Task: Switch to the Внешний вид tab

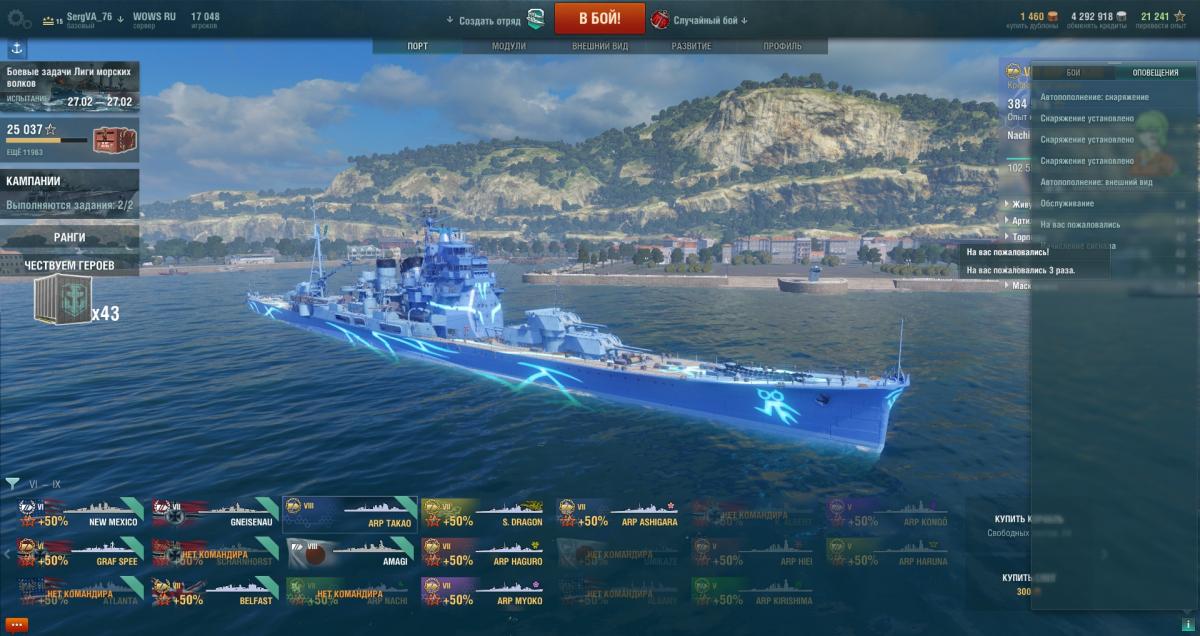Action: point(600,47)
